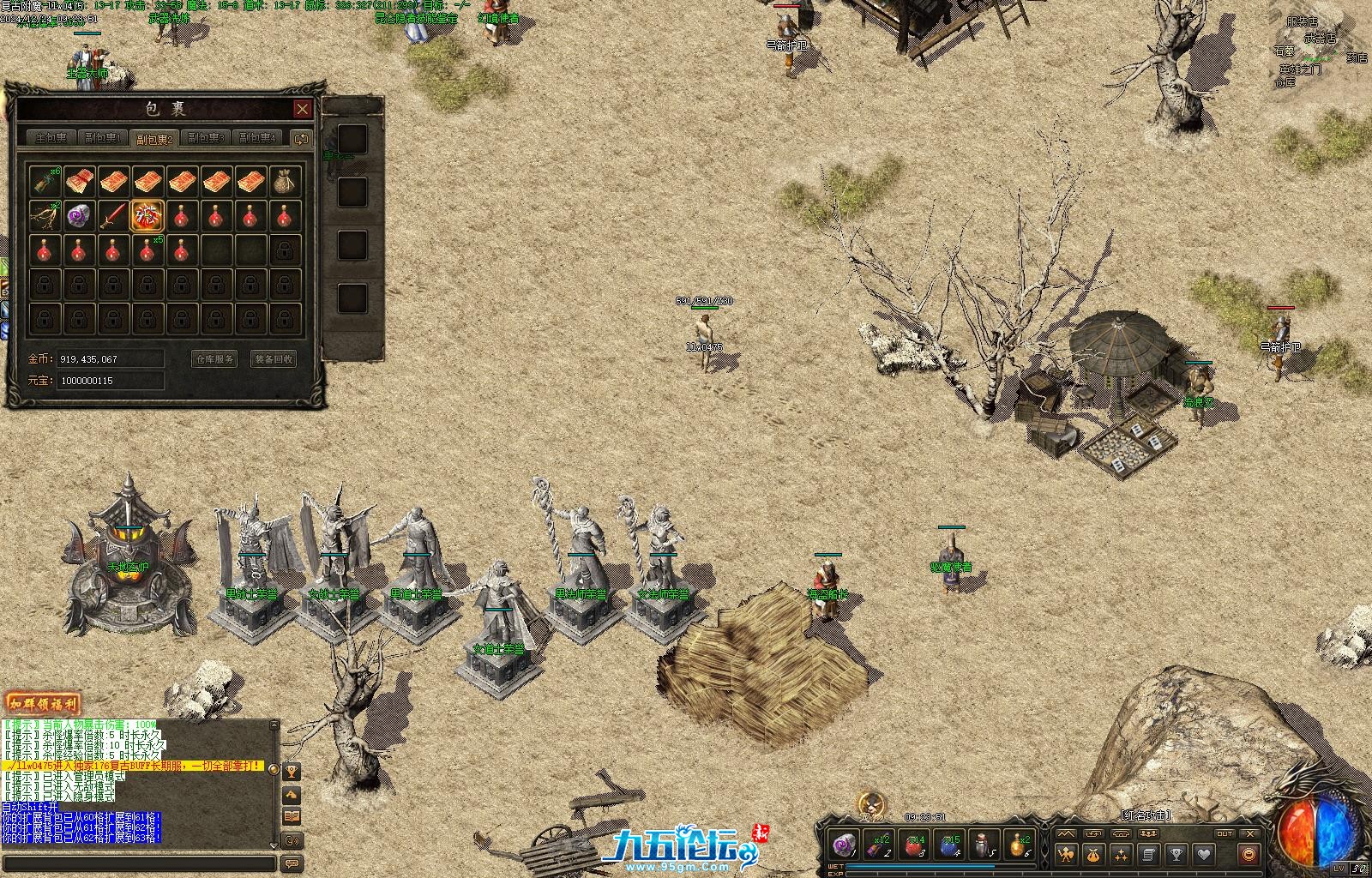The image size is (1372, 878).
Task: Switch to the 主包裹 tab
Action: click(x=51, y=138)
